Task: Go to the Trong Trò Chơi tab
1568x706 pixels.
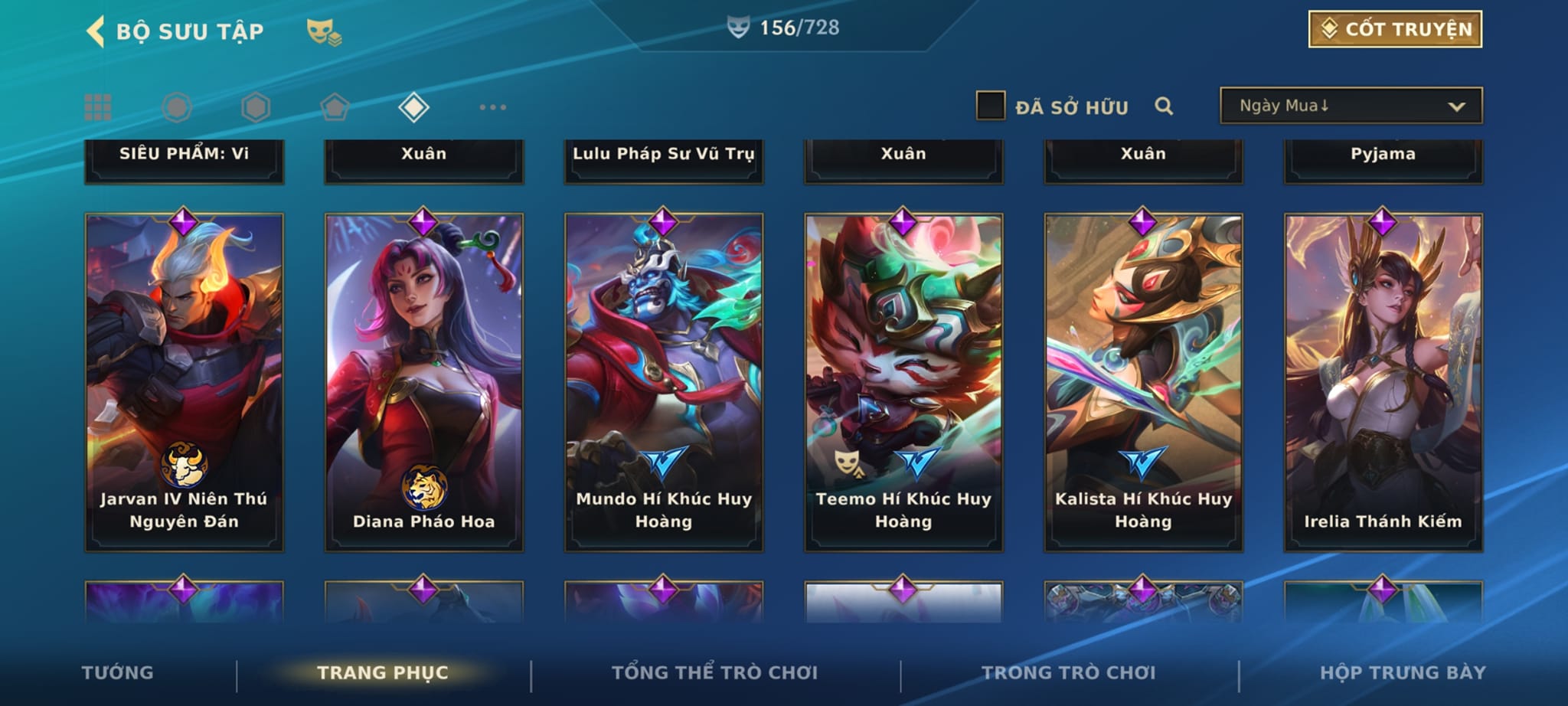Action: (x=1068, y=672)
